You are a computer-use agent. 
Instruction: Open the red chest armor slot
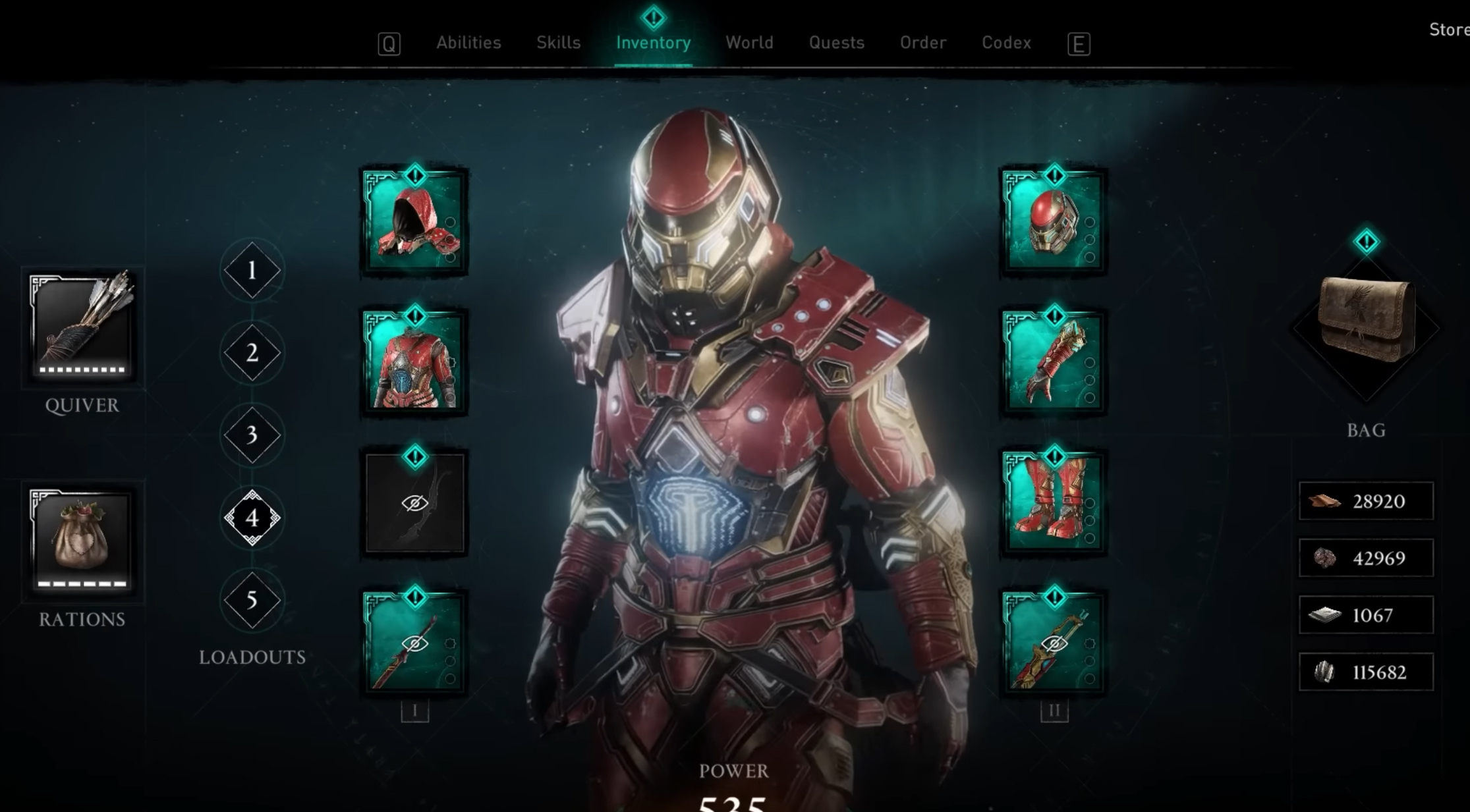413,363
